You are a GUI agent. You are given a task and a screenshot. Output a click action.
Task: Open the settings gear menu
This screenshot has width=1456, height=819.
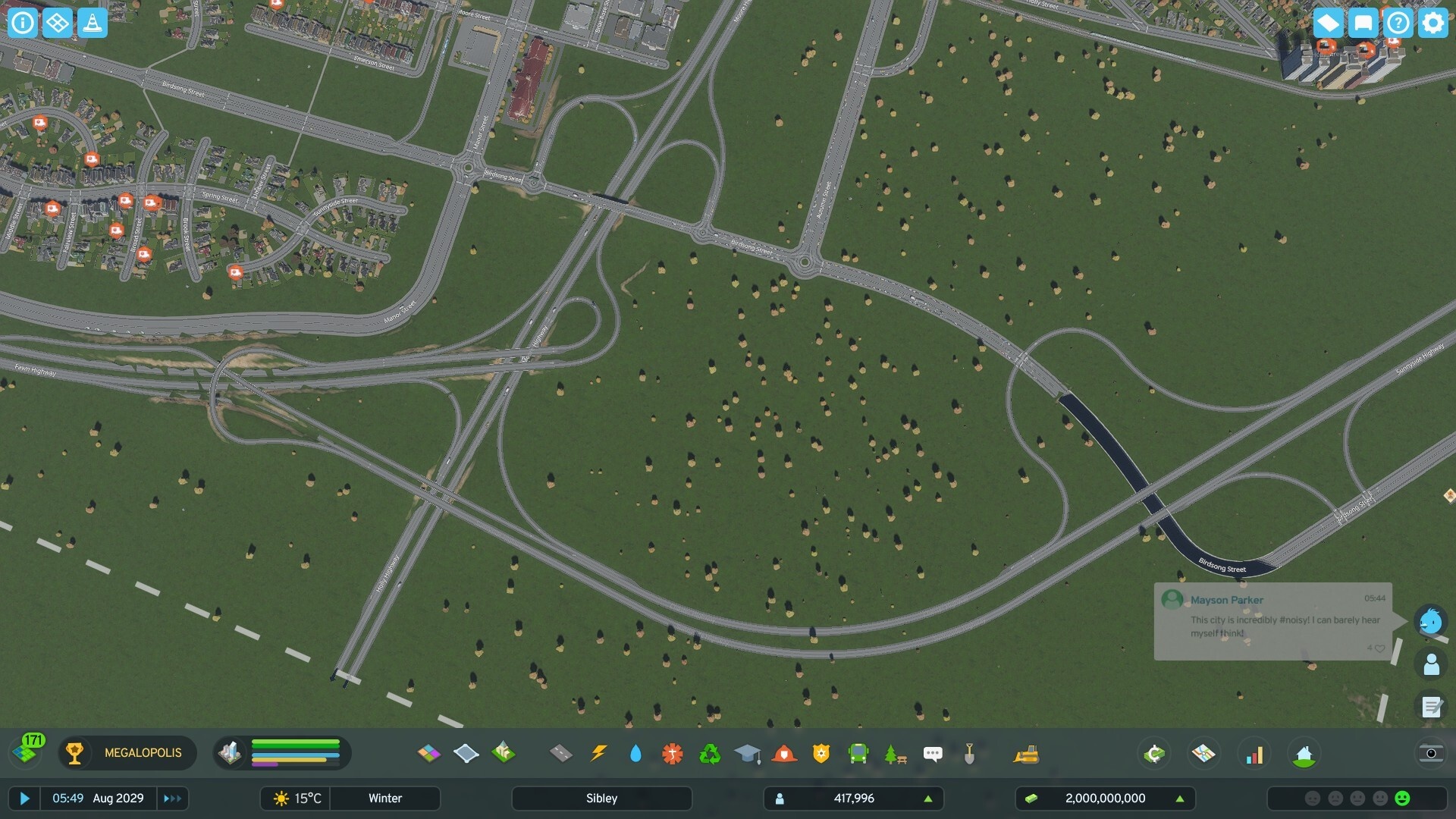[x=1432, y=23]
